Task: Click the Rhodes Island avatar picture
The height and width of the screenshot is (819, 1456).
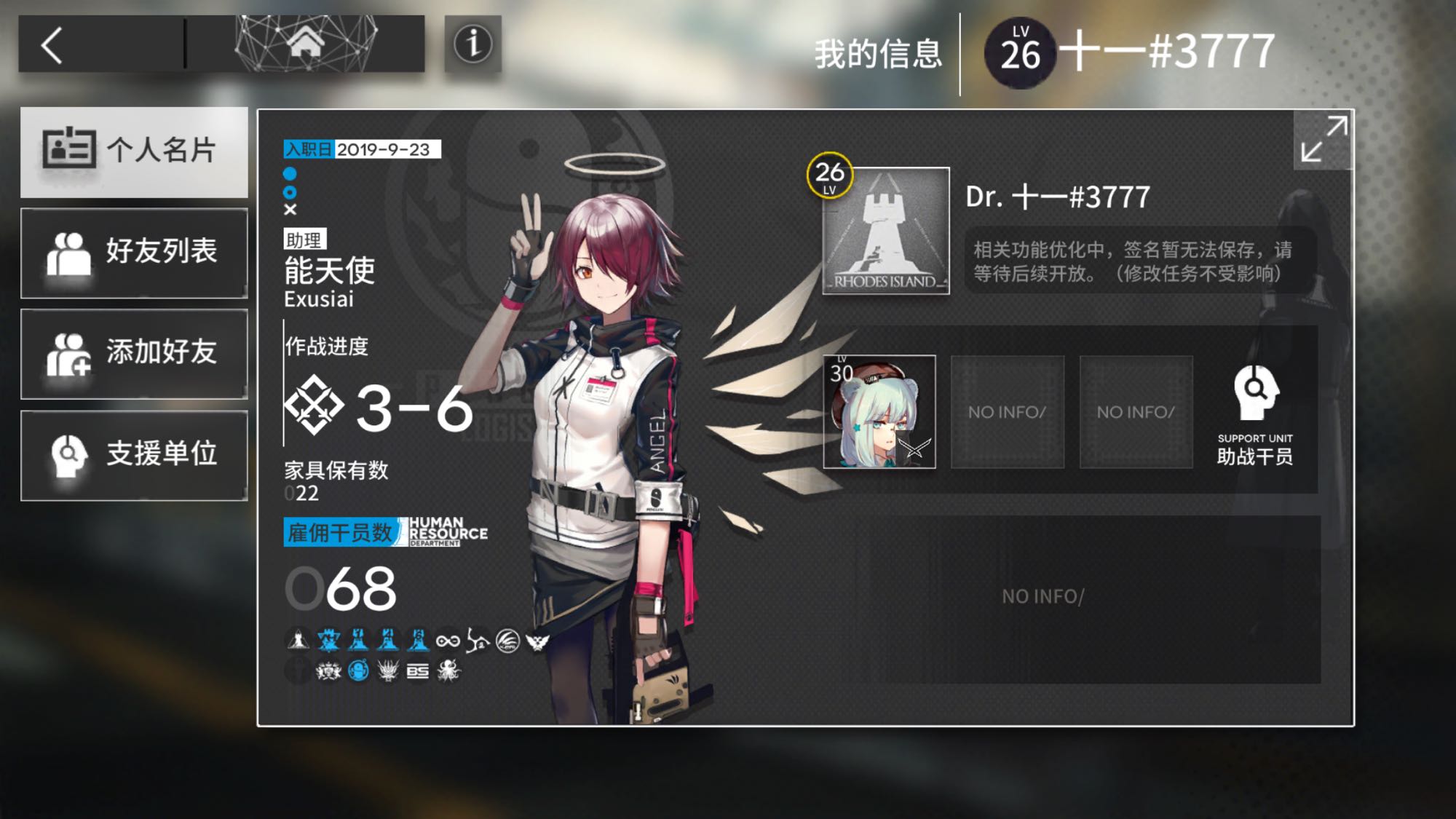Action: (885, 232)
